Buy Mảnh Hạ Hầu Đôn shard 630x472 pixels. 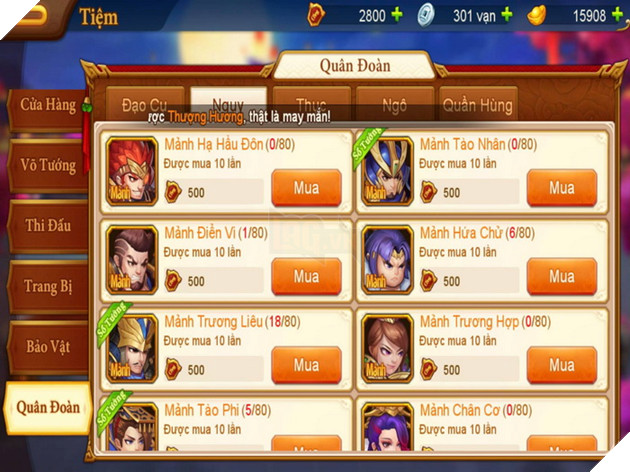306,187
